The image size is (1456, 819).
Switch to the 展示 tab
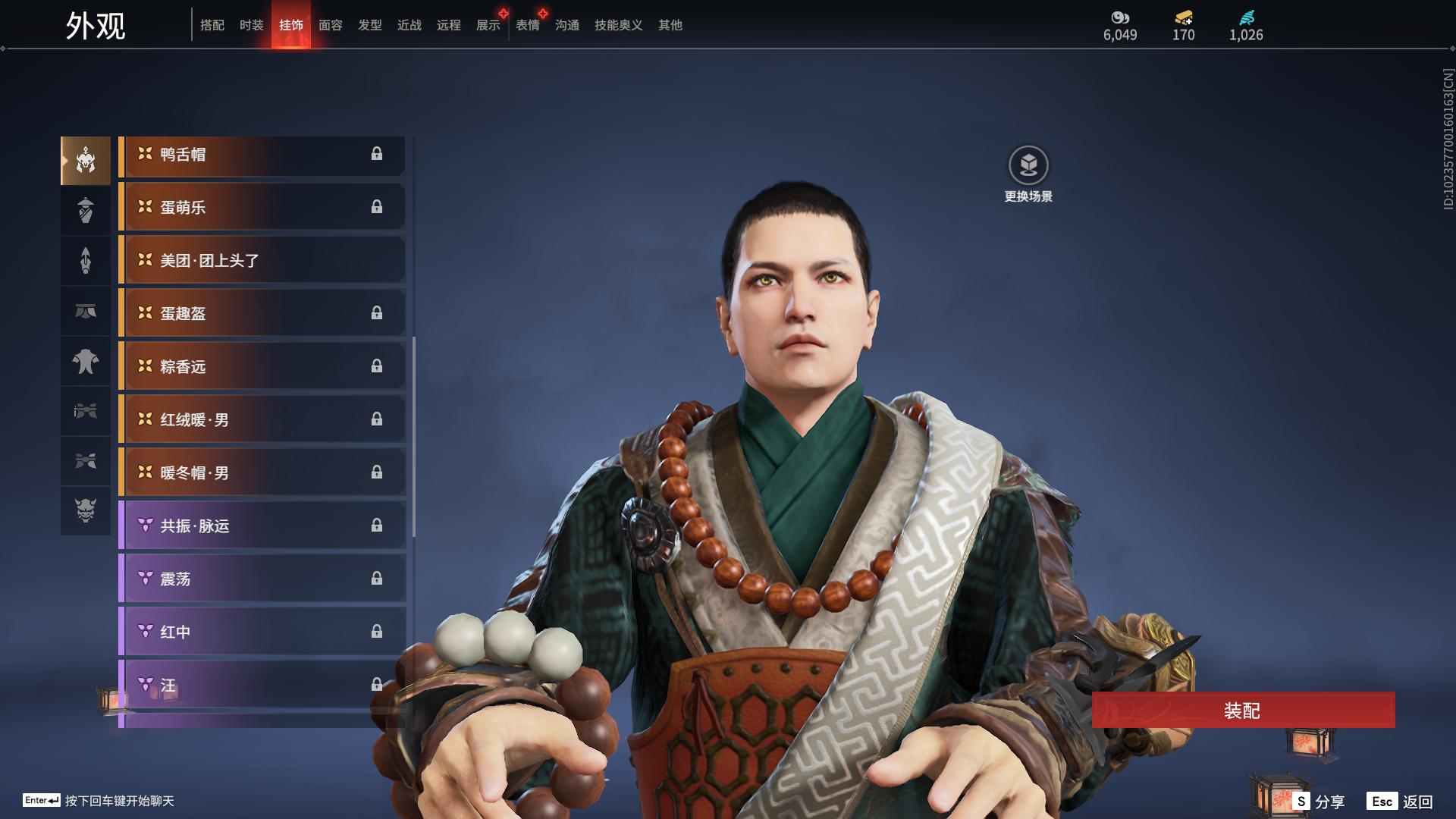click(x=488, y=25)
